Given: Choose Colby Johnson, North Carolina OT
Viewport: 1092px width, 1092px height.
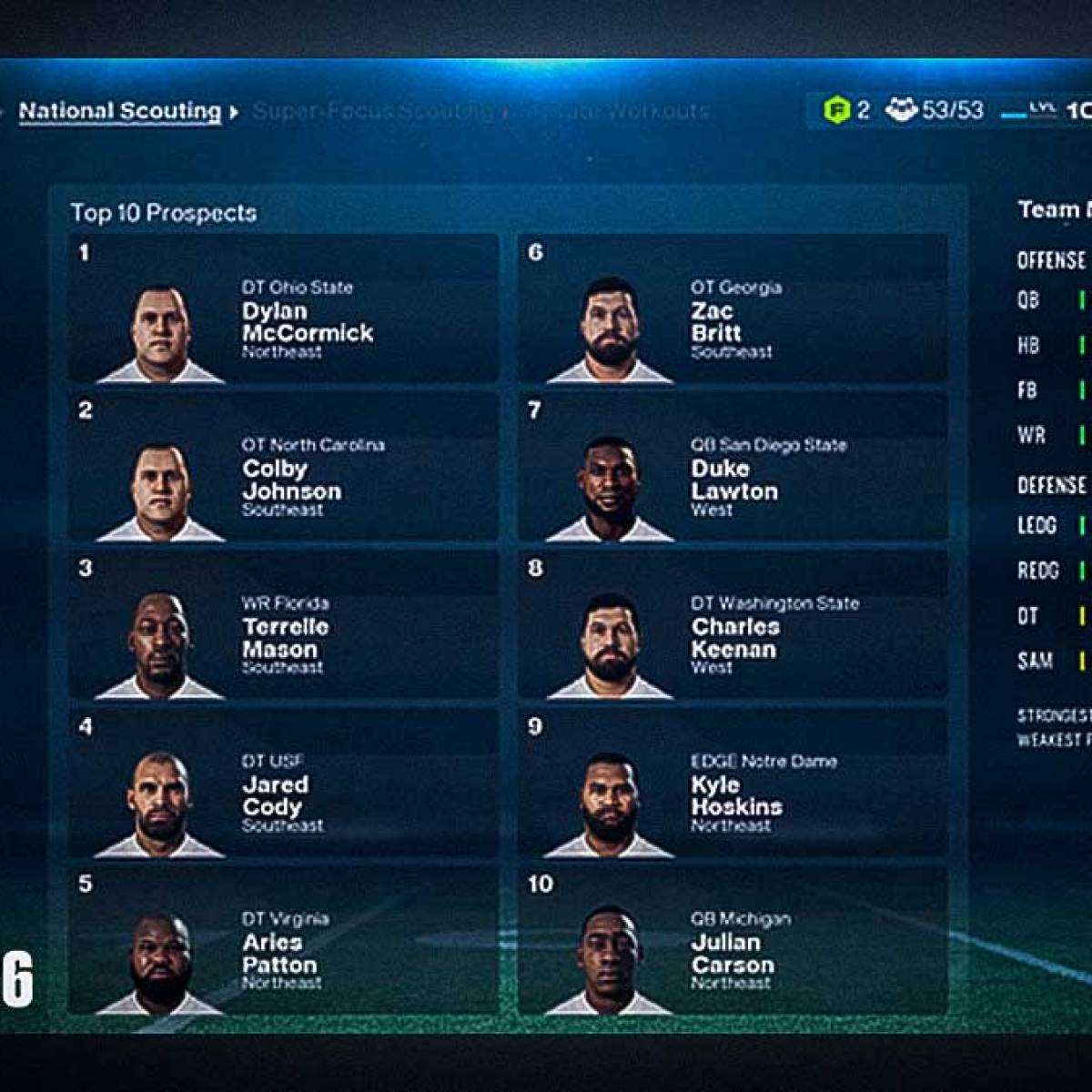Looking at the screenshot, I should pos(284,468).
